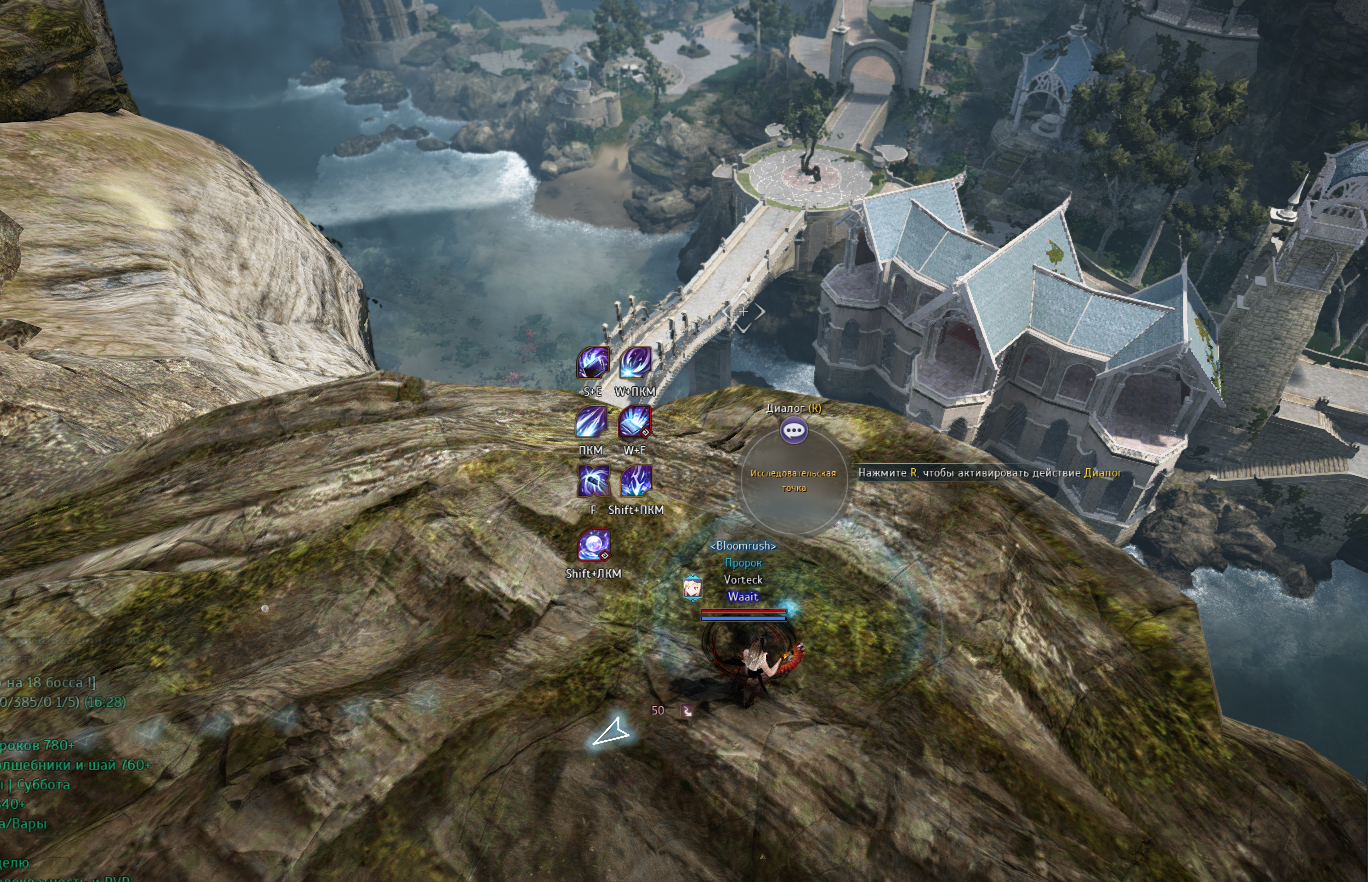Viewport: 1368px width, 882px height.
Task: Activate the skill icon labeled W+ПКМ
Action: pyautogui.click(x=636, y=362)
